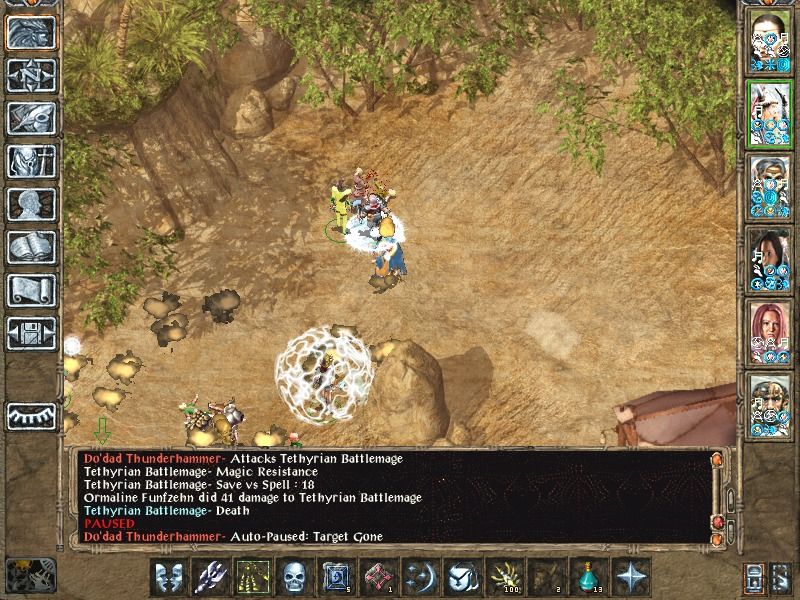Open the journal with the quill icon
This screenshot has width=800, height=600.
tap(32, 120)
